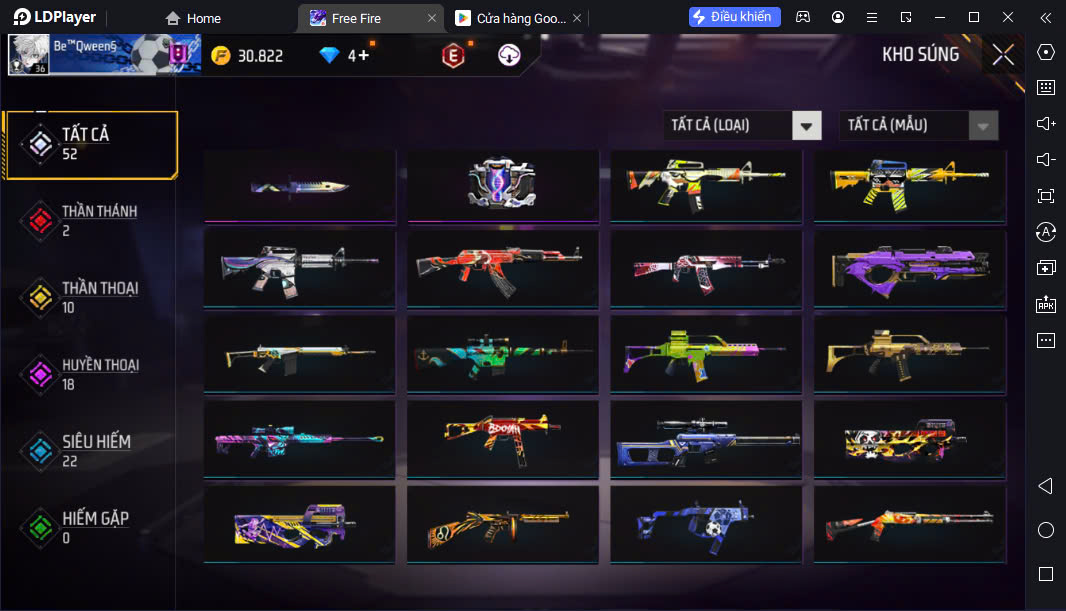Select the red dragon AK skin
The height and width of the screenshot is (611, 1066).
click(x=502, y=268)
